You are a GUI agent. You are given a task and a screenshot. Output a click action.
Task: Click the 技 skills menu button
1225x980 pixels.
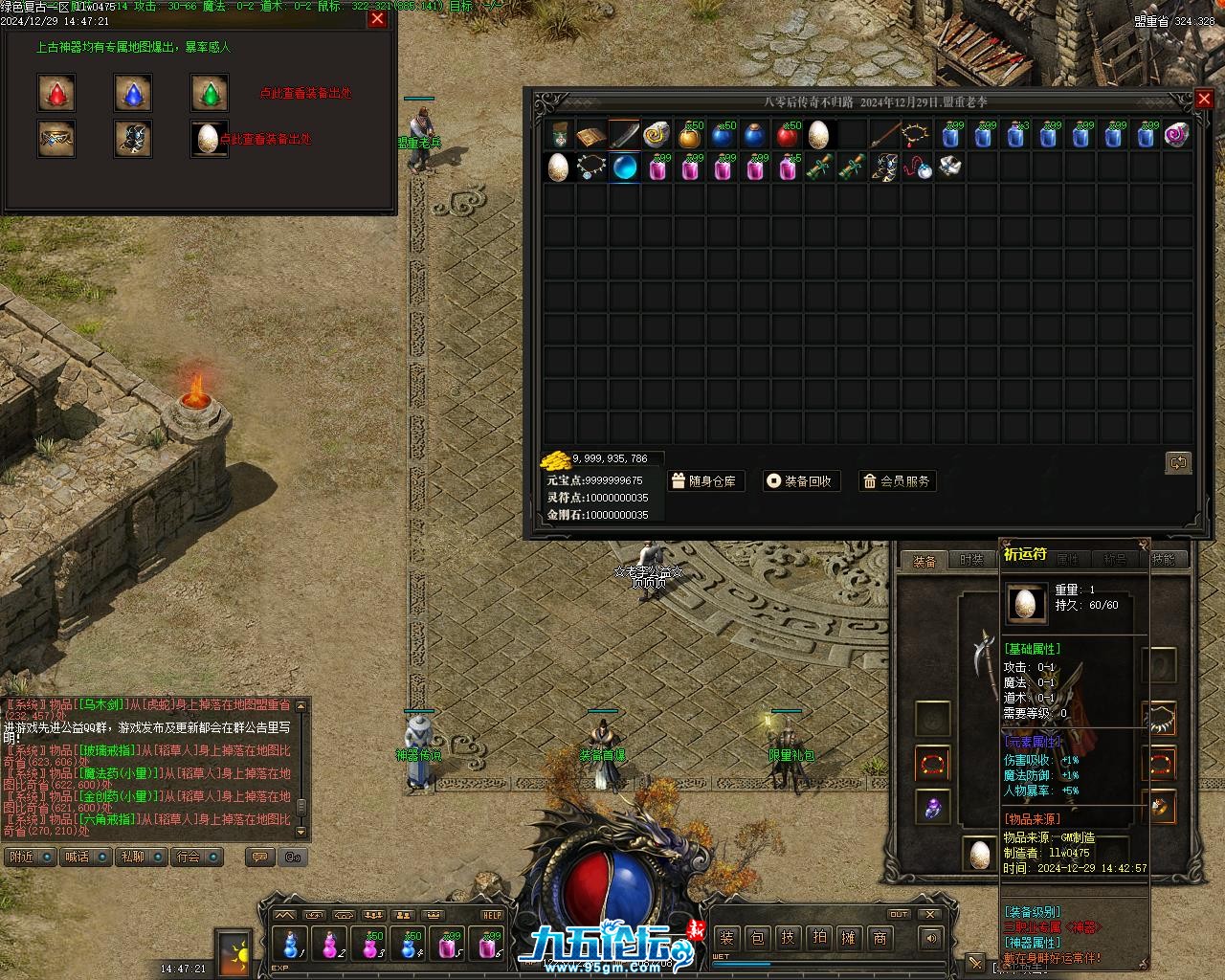coord(788,938)
